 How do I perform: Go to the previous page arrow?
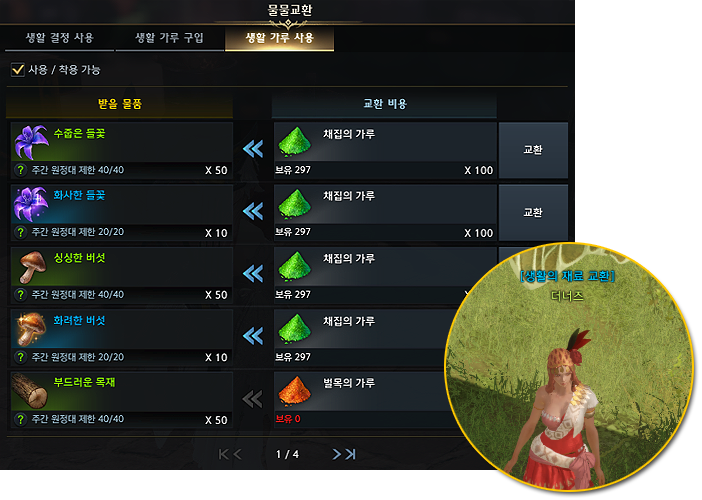pyautogui.click(x=238, y=454)
